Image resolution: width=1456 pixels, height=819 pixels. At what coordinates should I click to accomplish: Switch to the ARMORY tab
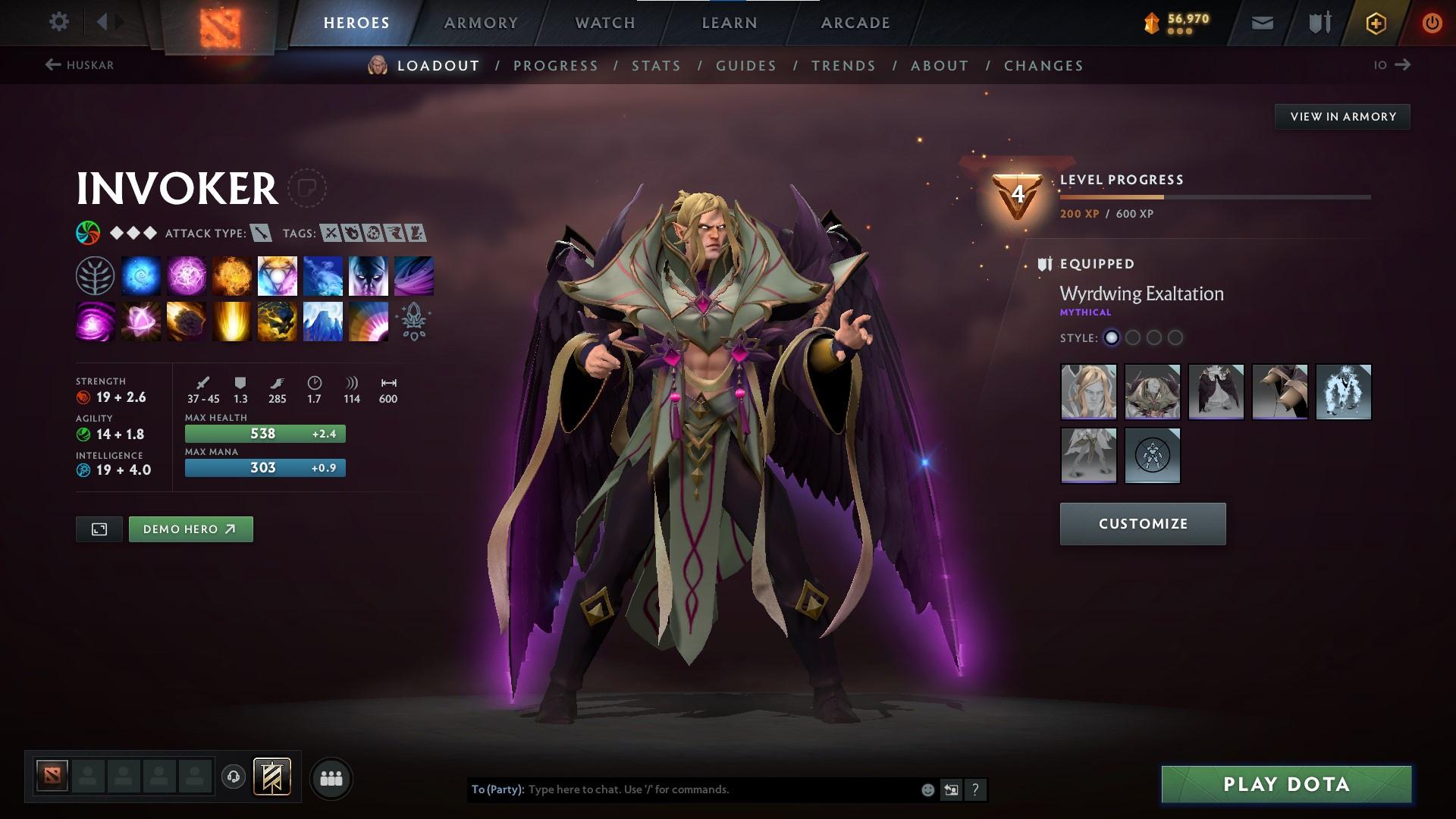click(482, 22)
